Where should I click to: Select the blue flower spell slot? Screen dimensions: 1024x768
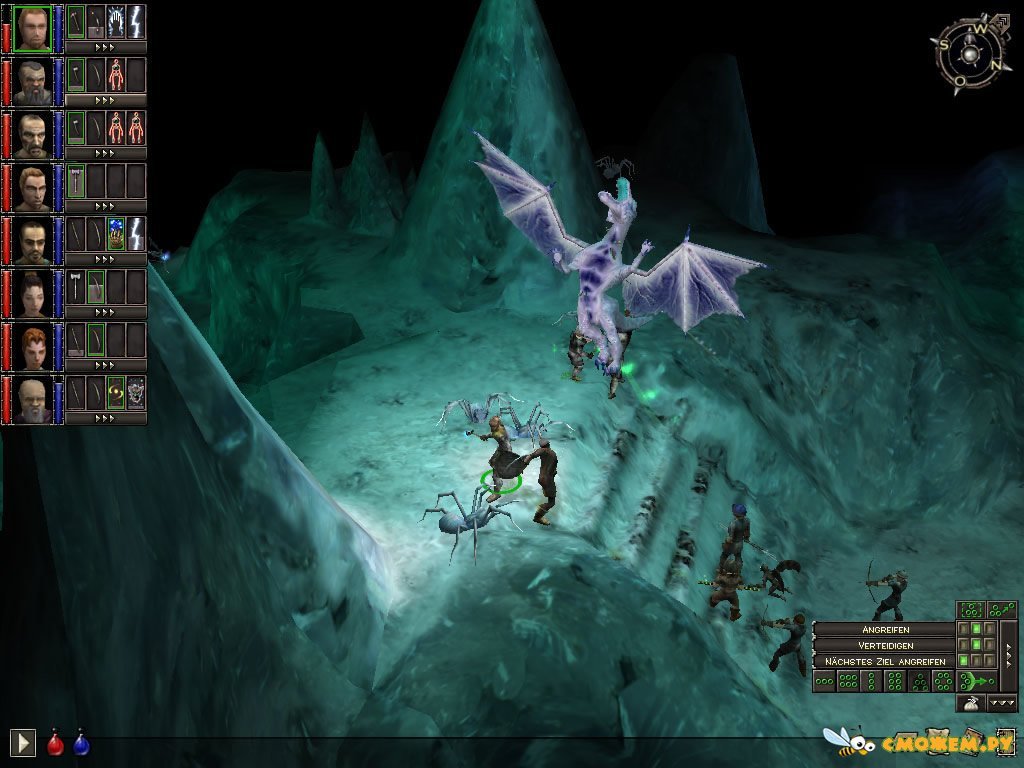click(116, 232)
